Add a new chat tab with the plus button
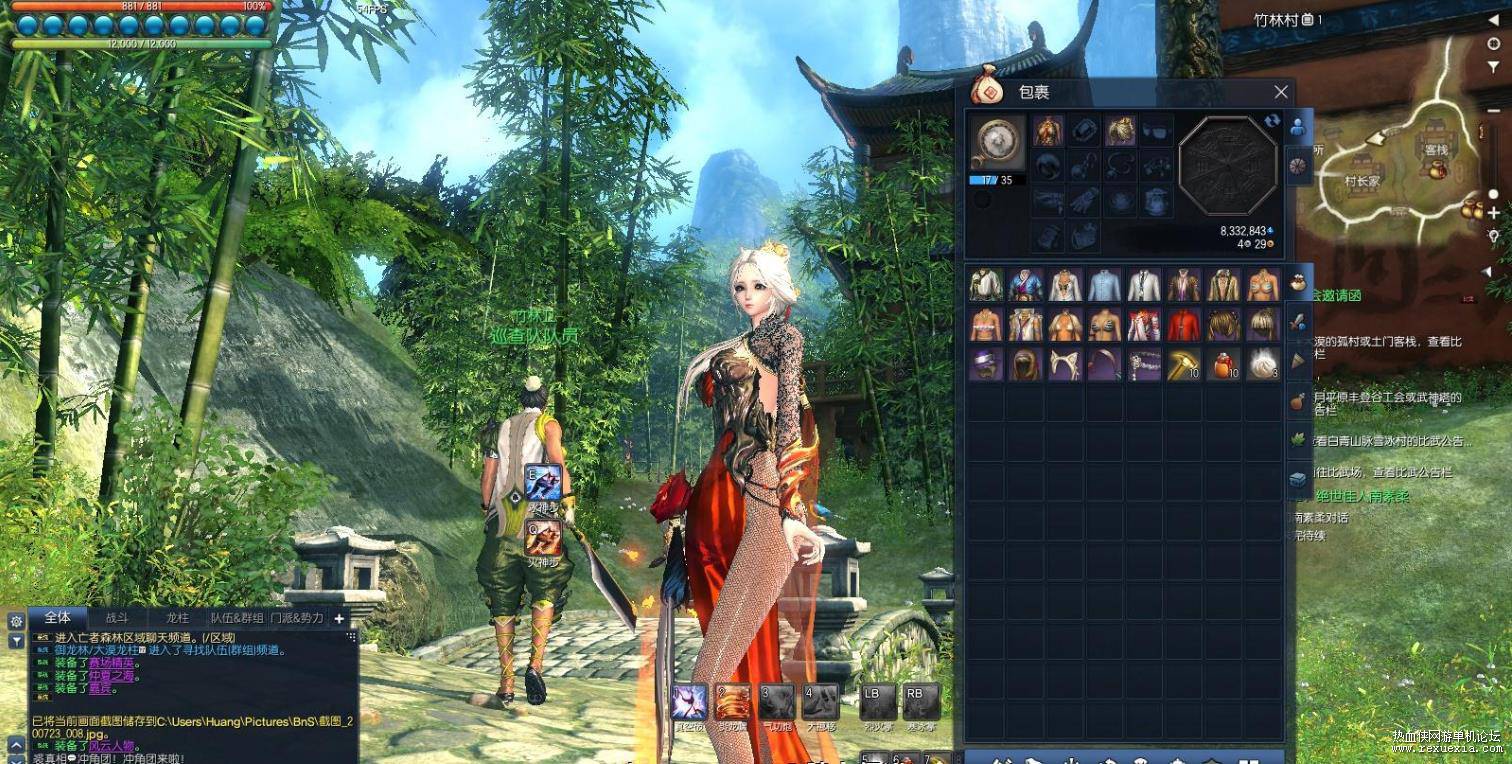 click(x=339, y=619)
